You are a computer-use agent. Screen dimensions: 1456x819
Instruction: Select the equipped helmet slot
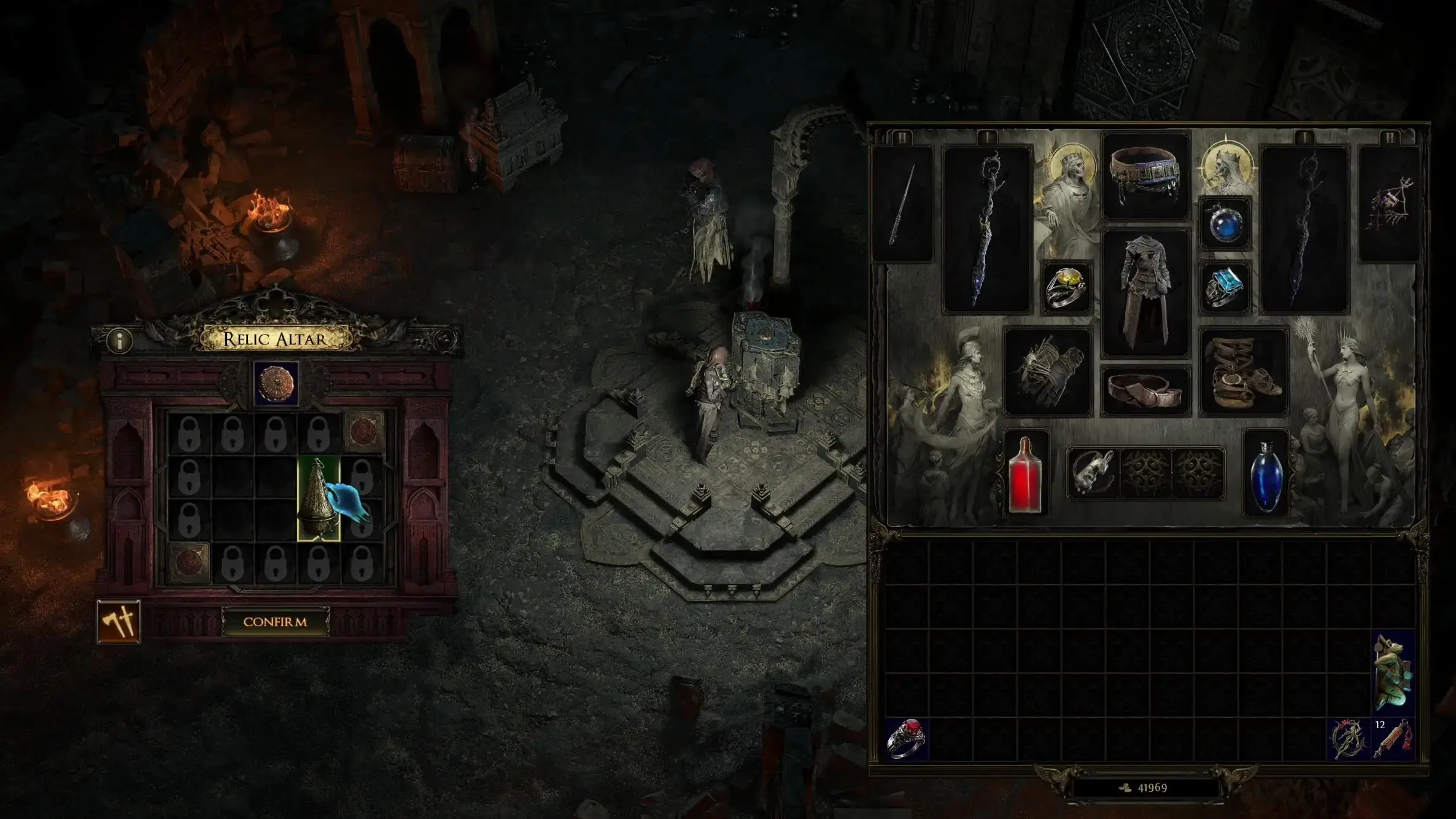pyautogui.click(x=1145, y=174)
